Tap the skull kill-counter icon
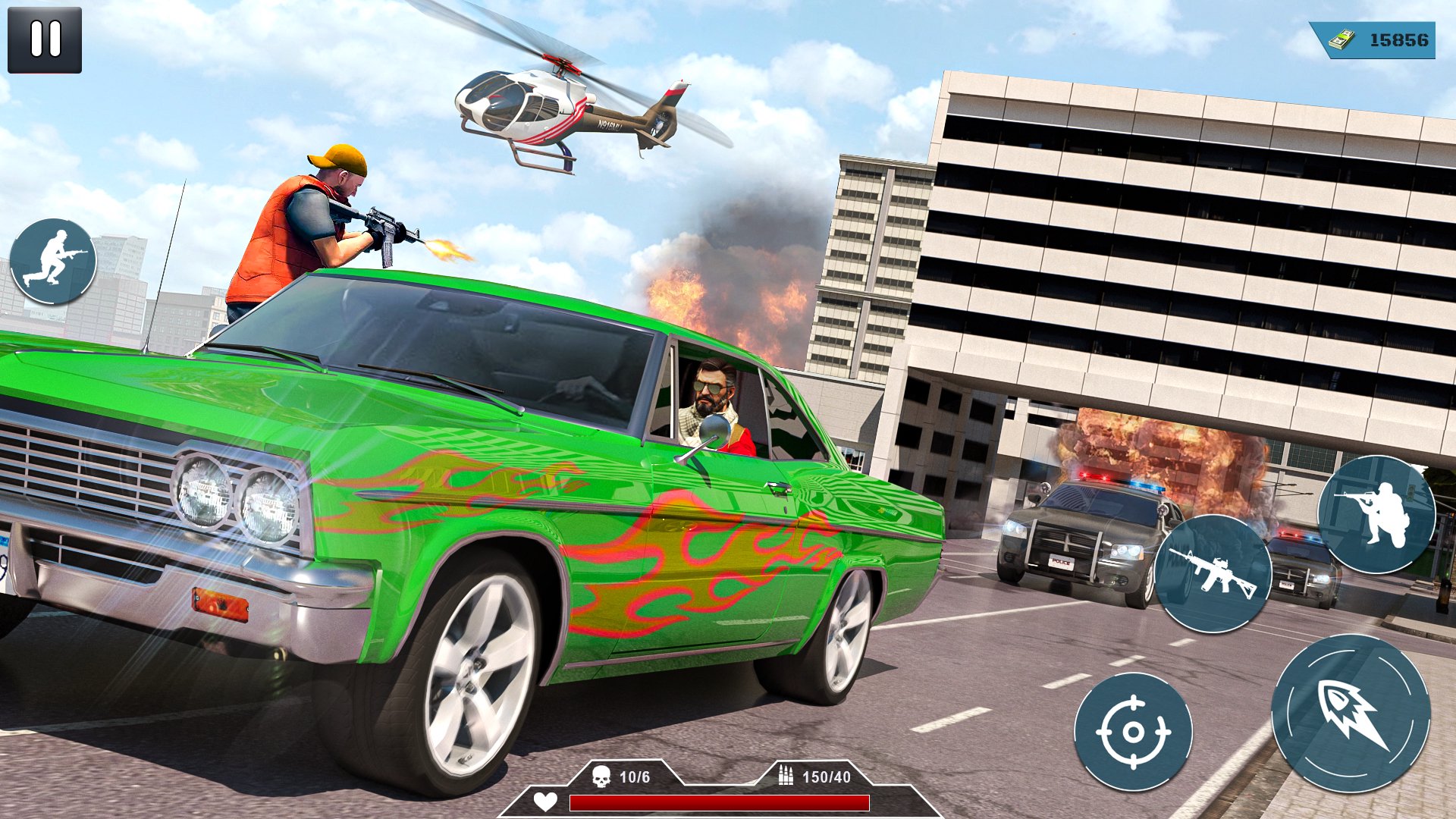The width and height of the screenshot is (1456, 819). coord(602,777)
